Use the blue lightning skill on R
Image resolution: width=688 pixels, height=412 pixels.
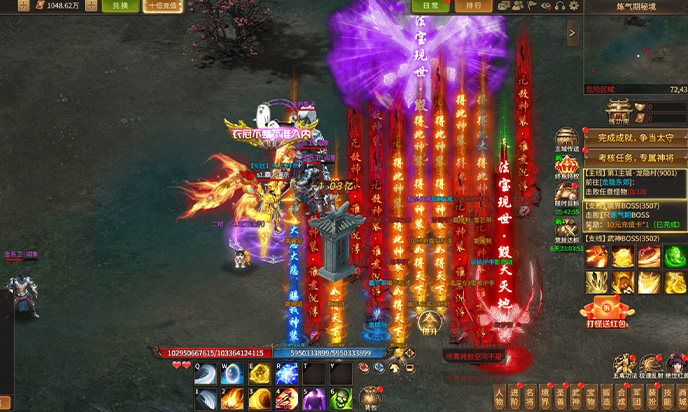tap(284, 374)
